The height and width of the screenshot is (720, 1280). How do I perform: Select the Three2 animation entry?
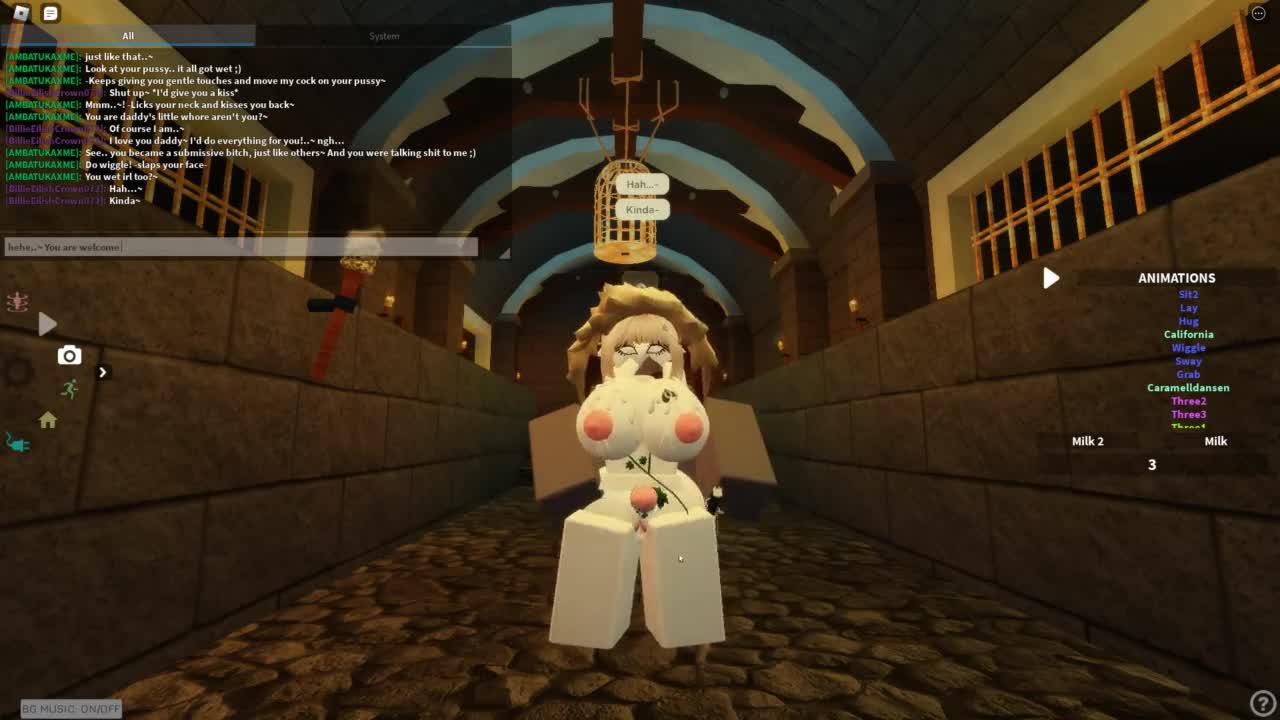coord(1188,401)
